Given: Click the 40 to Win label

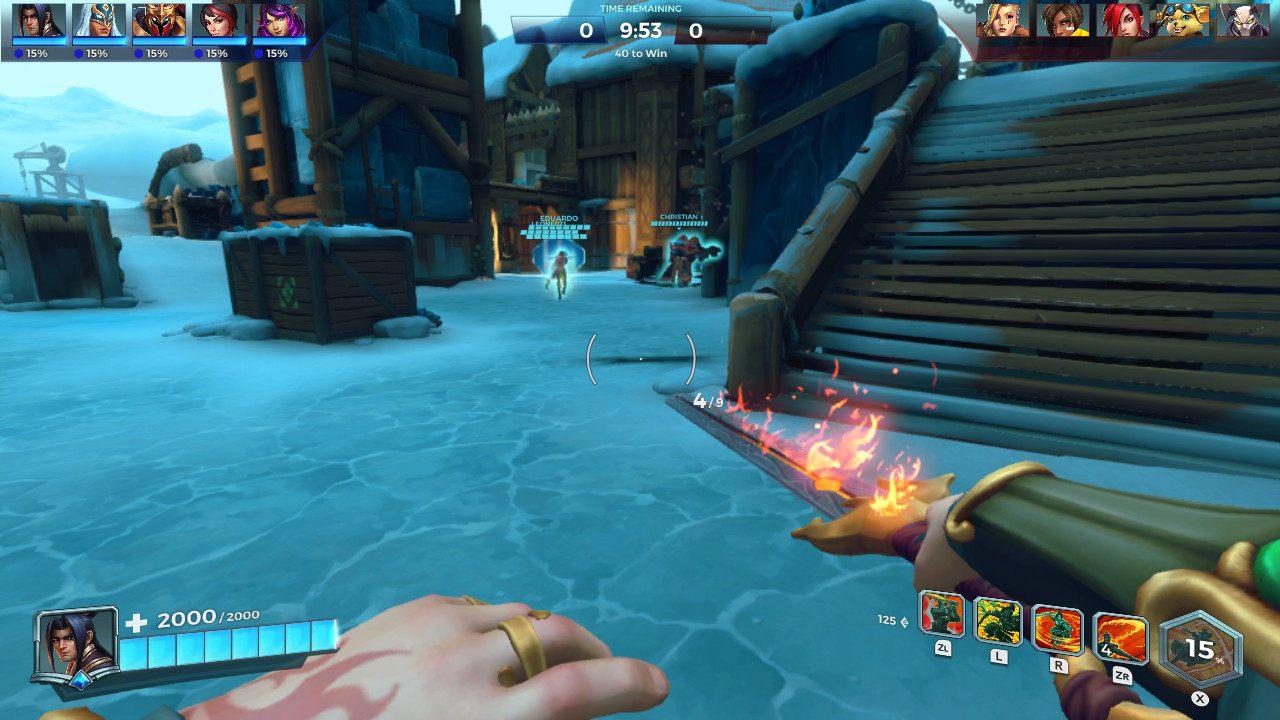Looking at the screenshot, I should [x=639, y=52].
